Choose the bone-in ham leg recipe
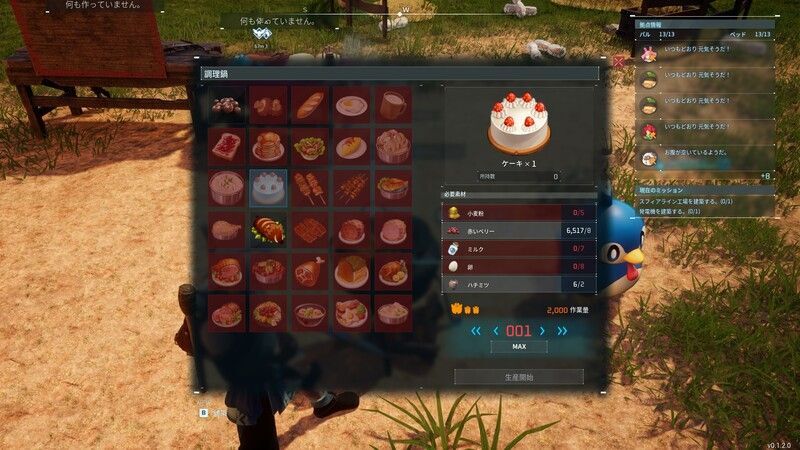Image resolution: width=800 pixels, height=450 pixels. 310,271
